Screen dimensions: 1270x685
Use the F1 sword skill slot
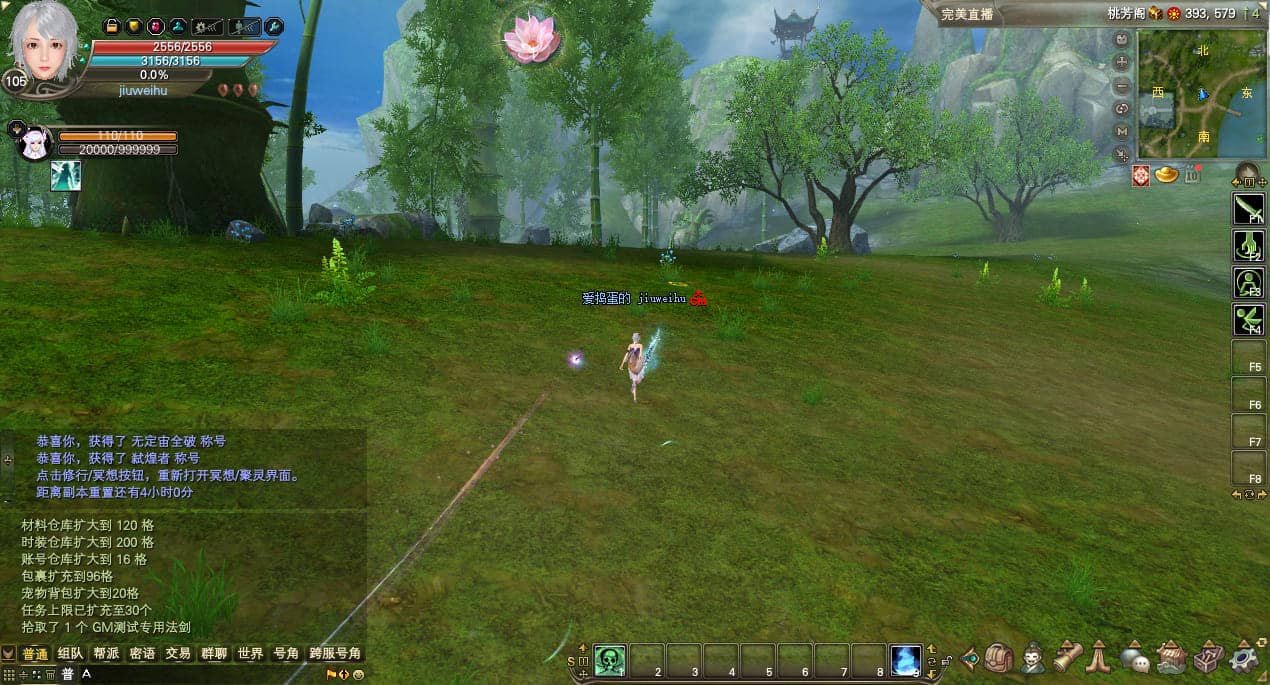1248,208
